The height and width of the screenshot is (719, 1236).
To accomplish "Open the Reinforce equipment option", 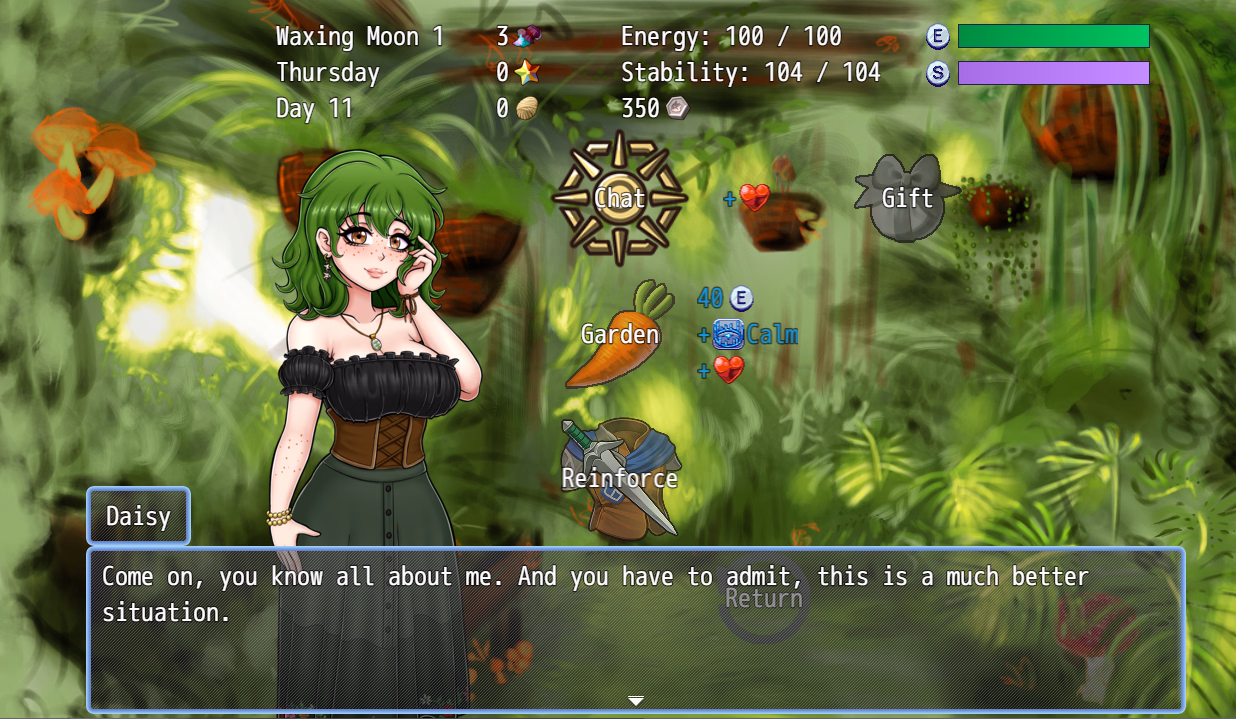I will coord(620,478).
